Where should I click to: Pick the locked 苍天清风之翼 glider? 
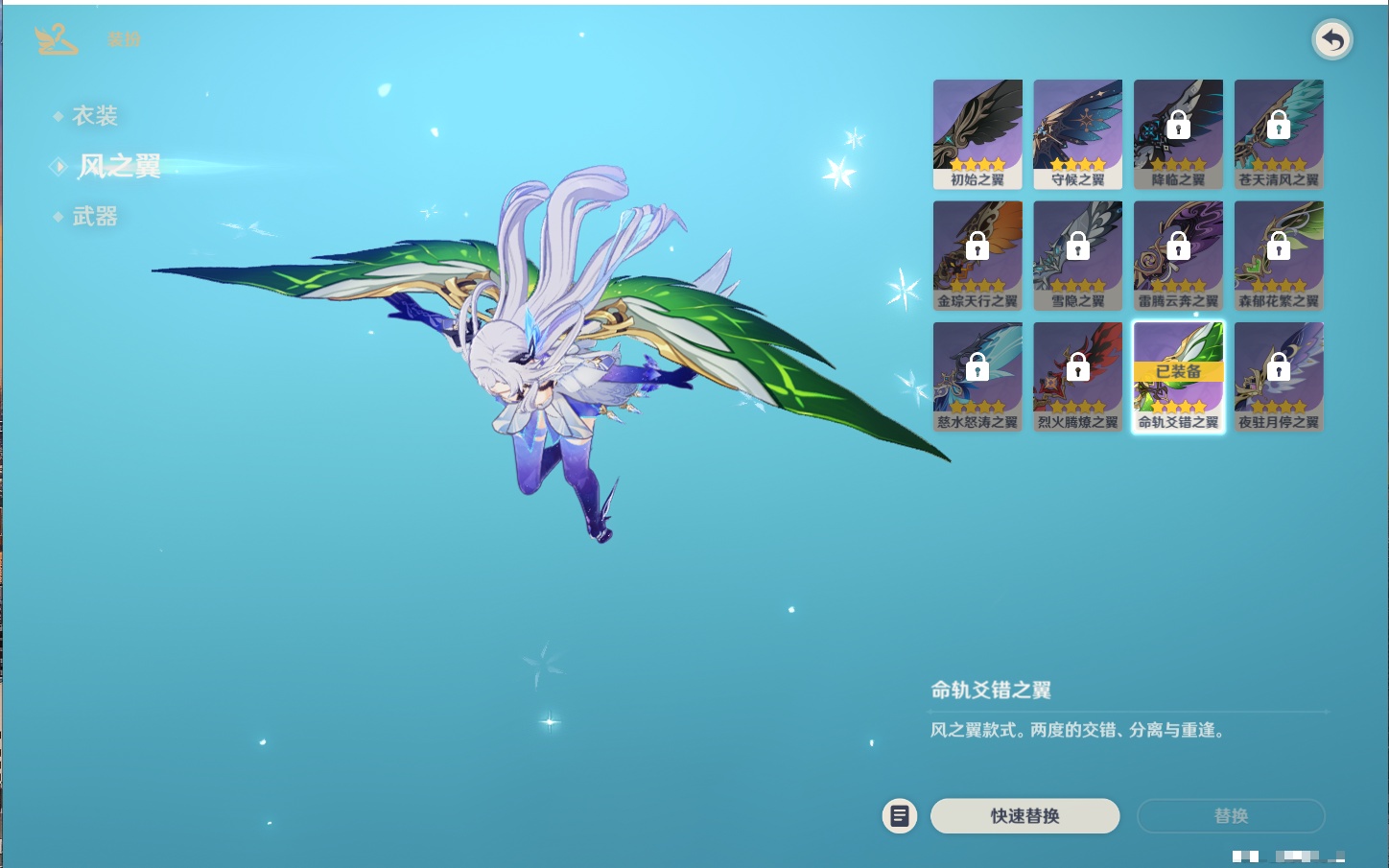(1279, 134)
